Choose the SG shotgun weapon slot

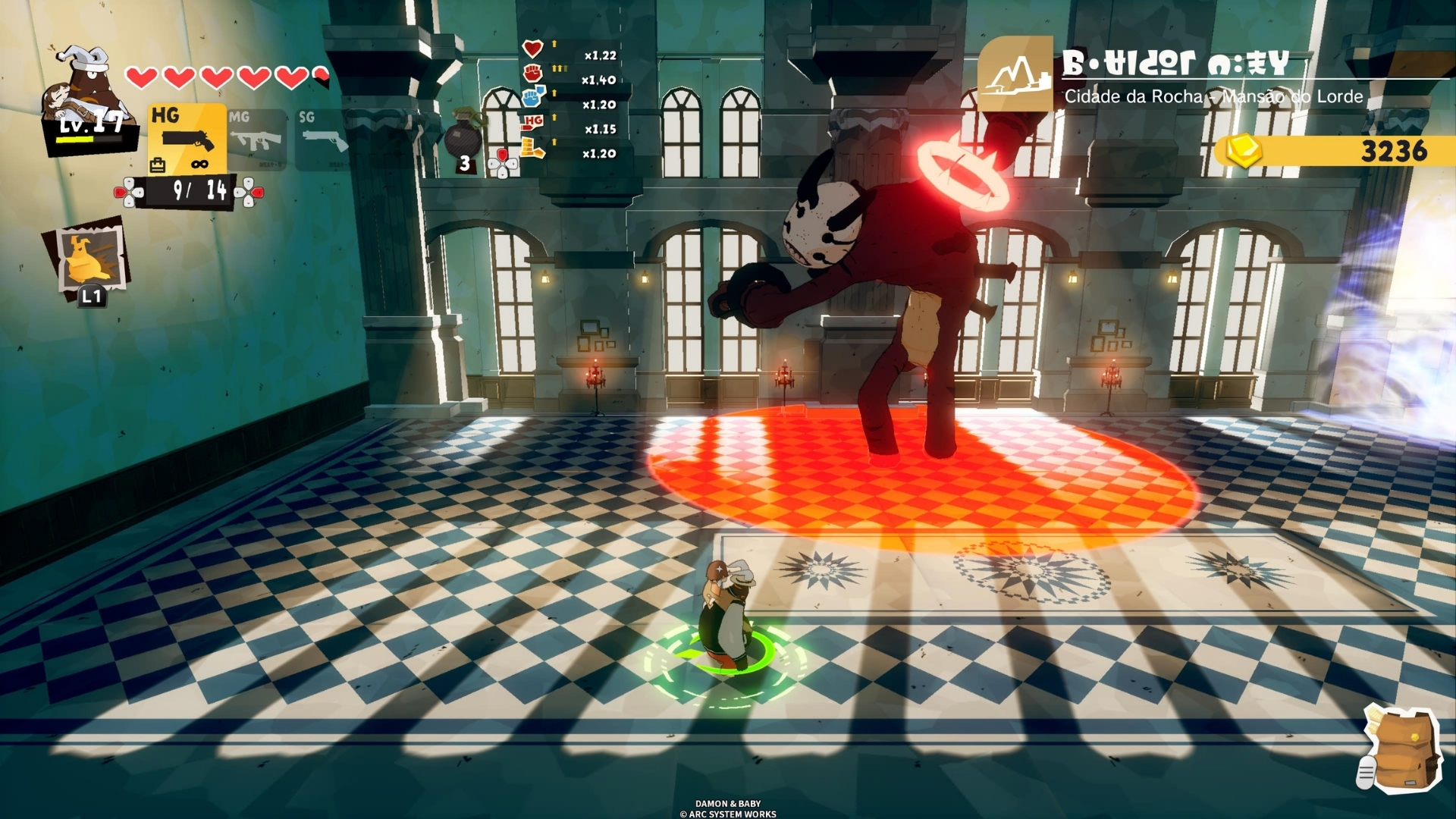[x=322, y=139]
